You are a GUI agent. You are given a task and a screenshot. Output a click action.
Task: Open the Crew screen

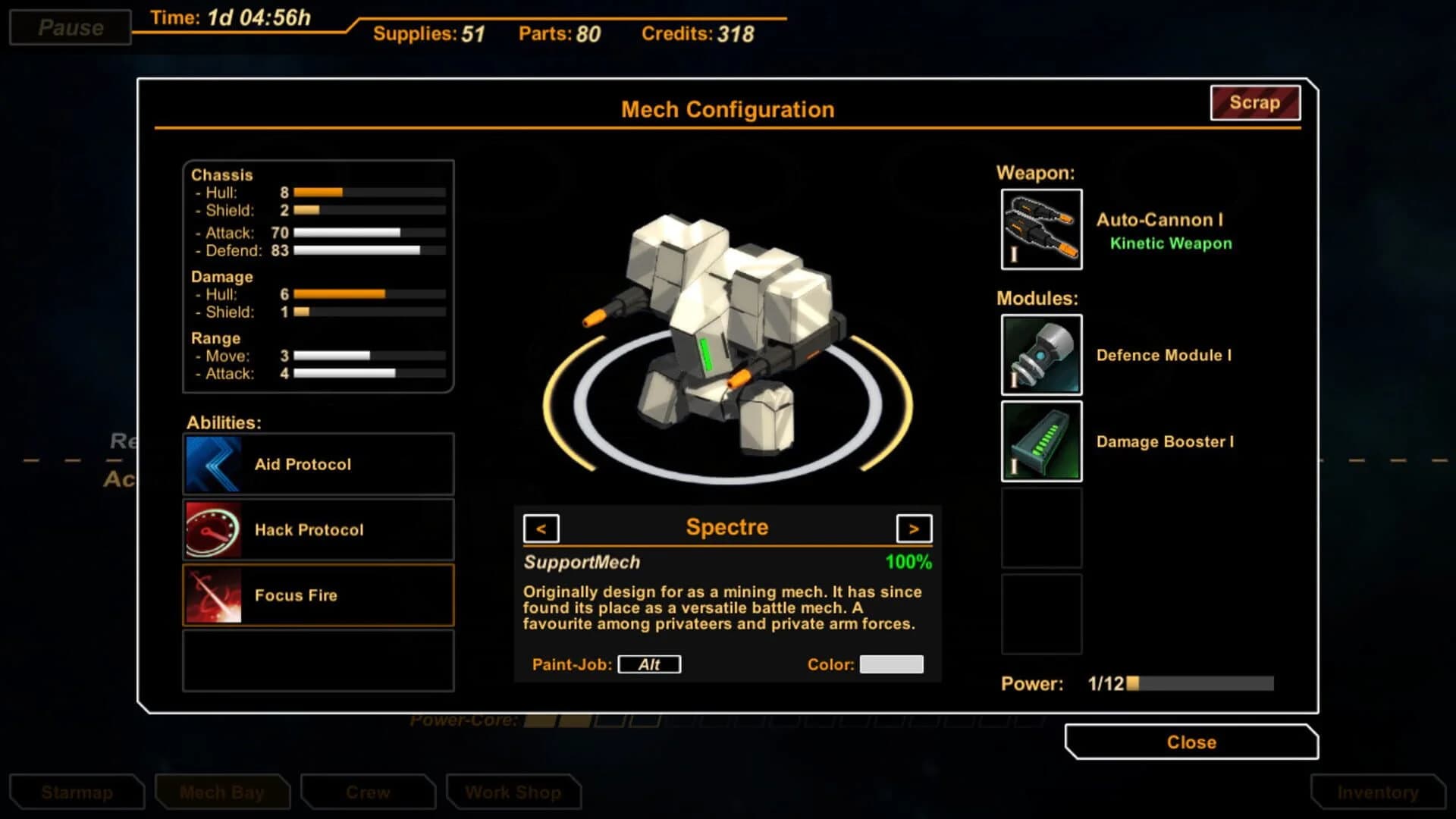[367, 792]
